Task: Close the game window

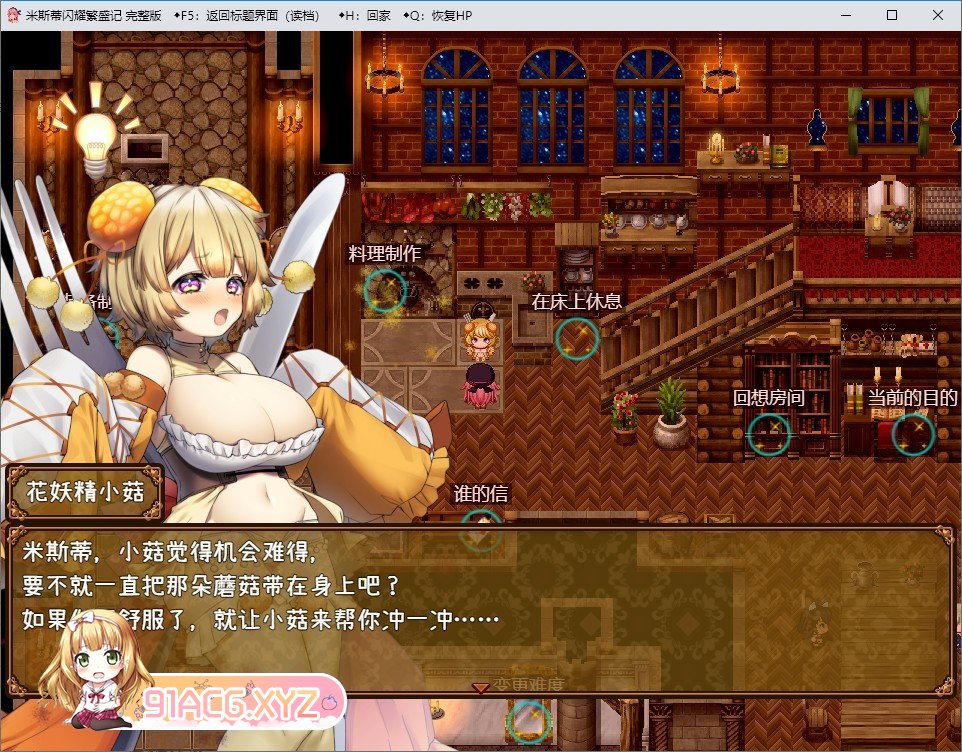Action: pos(937,15)
